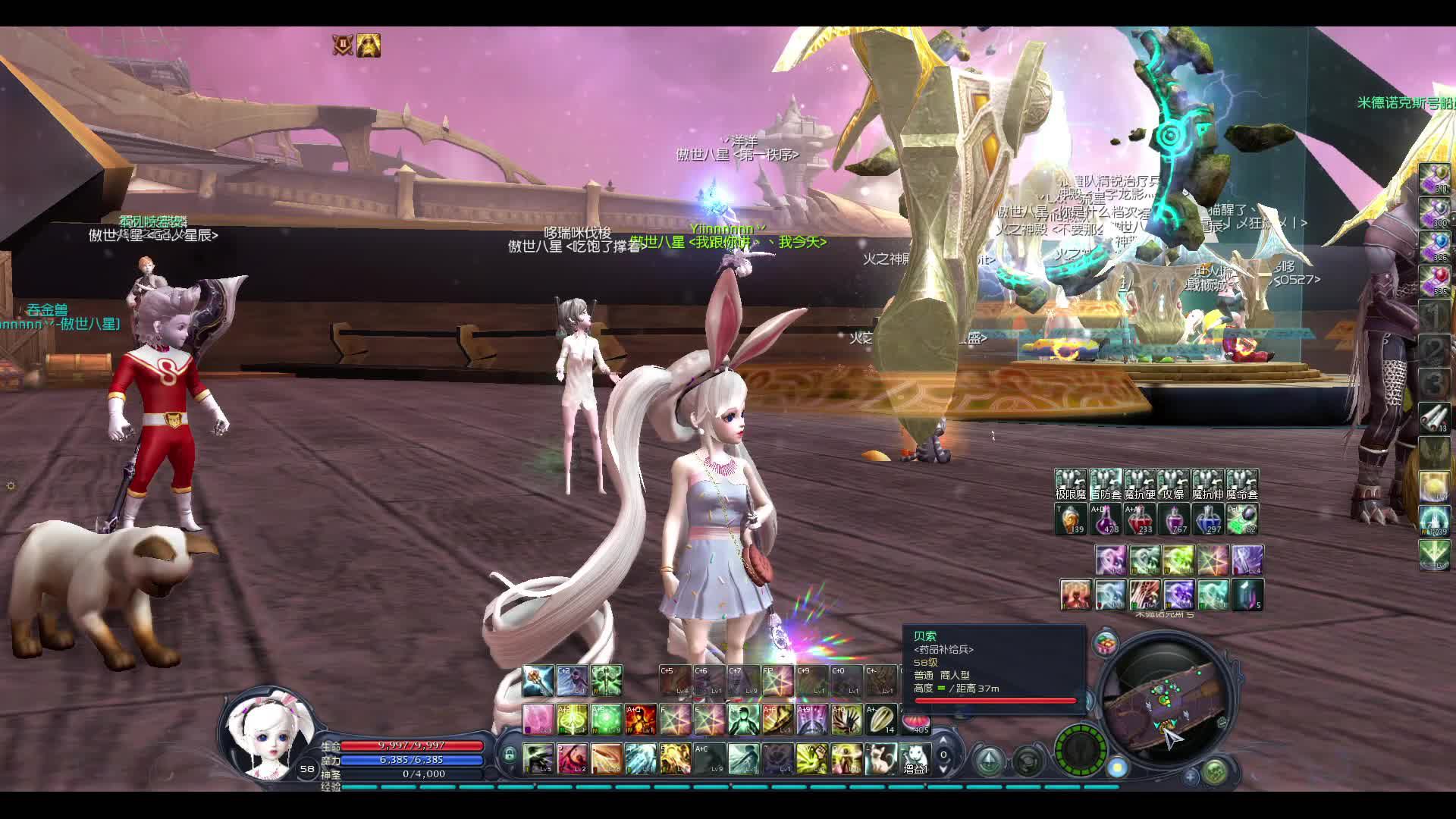Use the red heart potion with 233 count
Screen dimensions: 1456x819
(1139, 519)
